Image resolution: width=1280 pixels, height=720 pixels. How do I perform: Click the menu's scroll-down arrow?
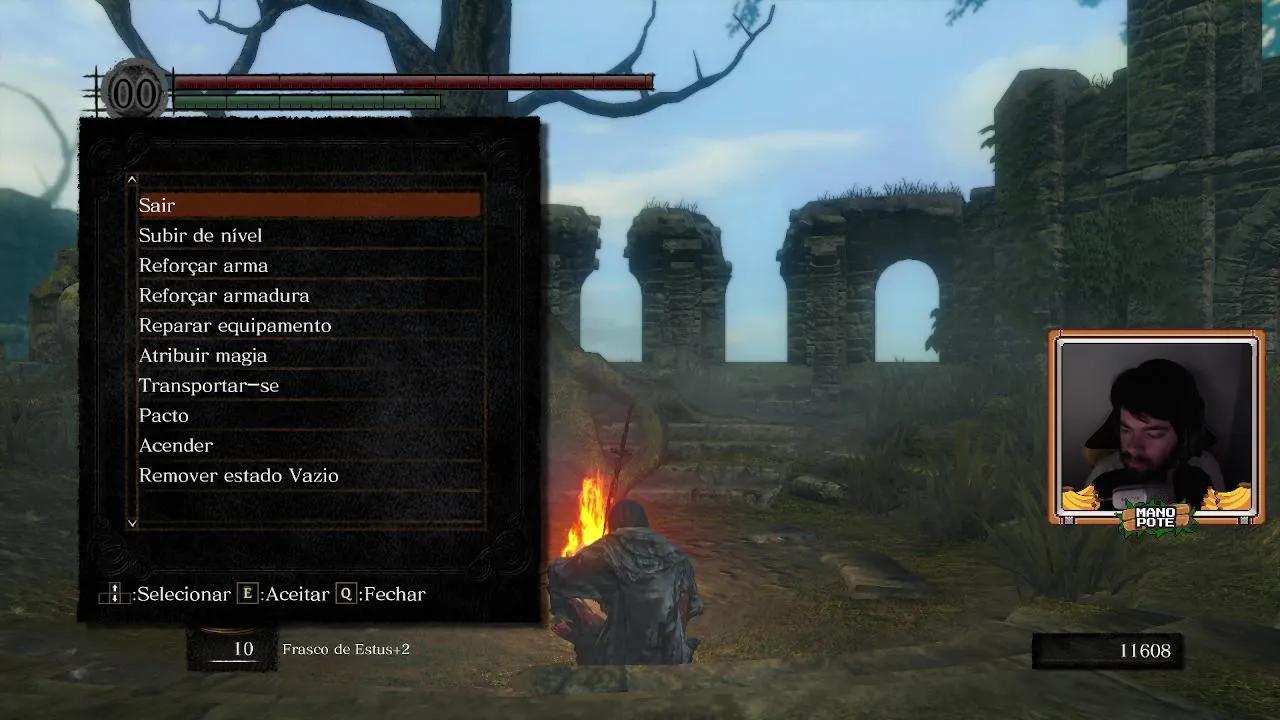coord(132,522)
